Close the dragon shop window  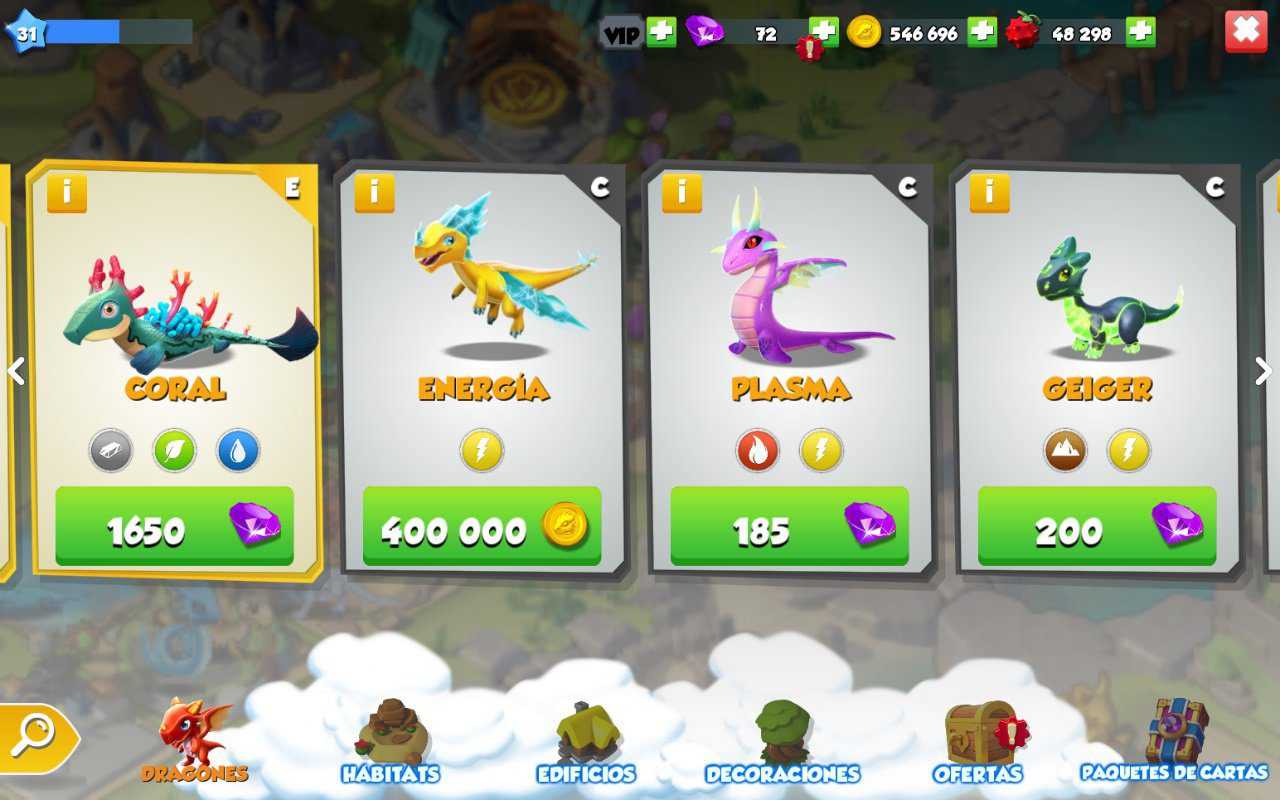coord(1245,31)
